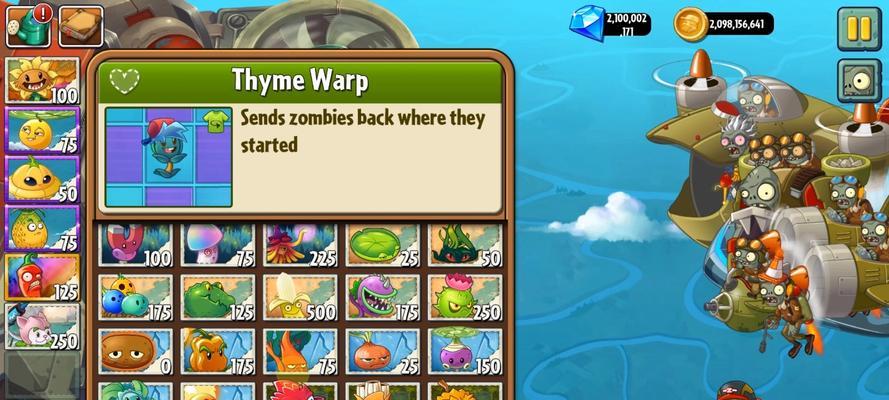Pause the game
This screenshot has height=400, width=889.
(859, 28)
